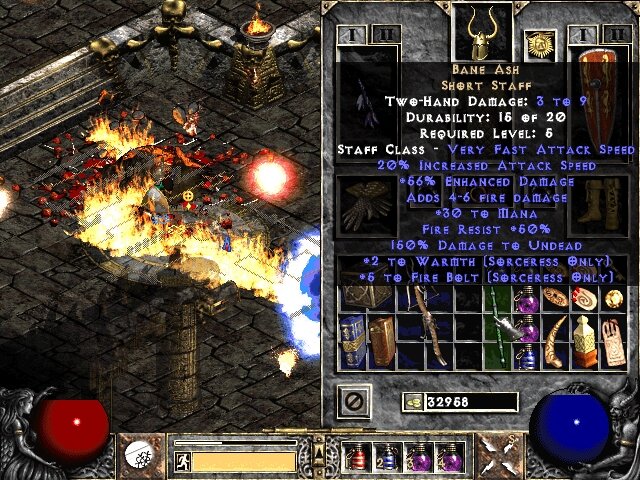
Task: Open the left mouse skill selector
Action: point(142,457)
